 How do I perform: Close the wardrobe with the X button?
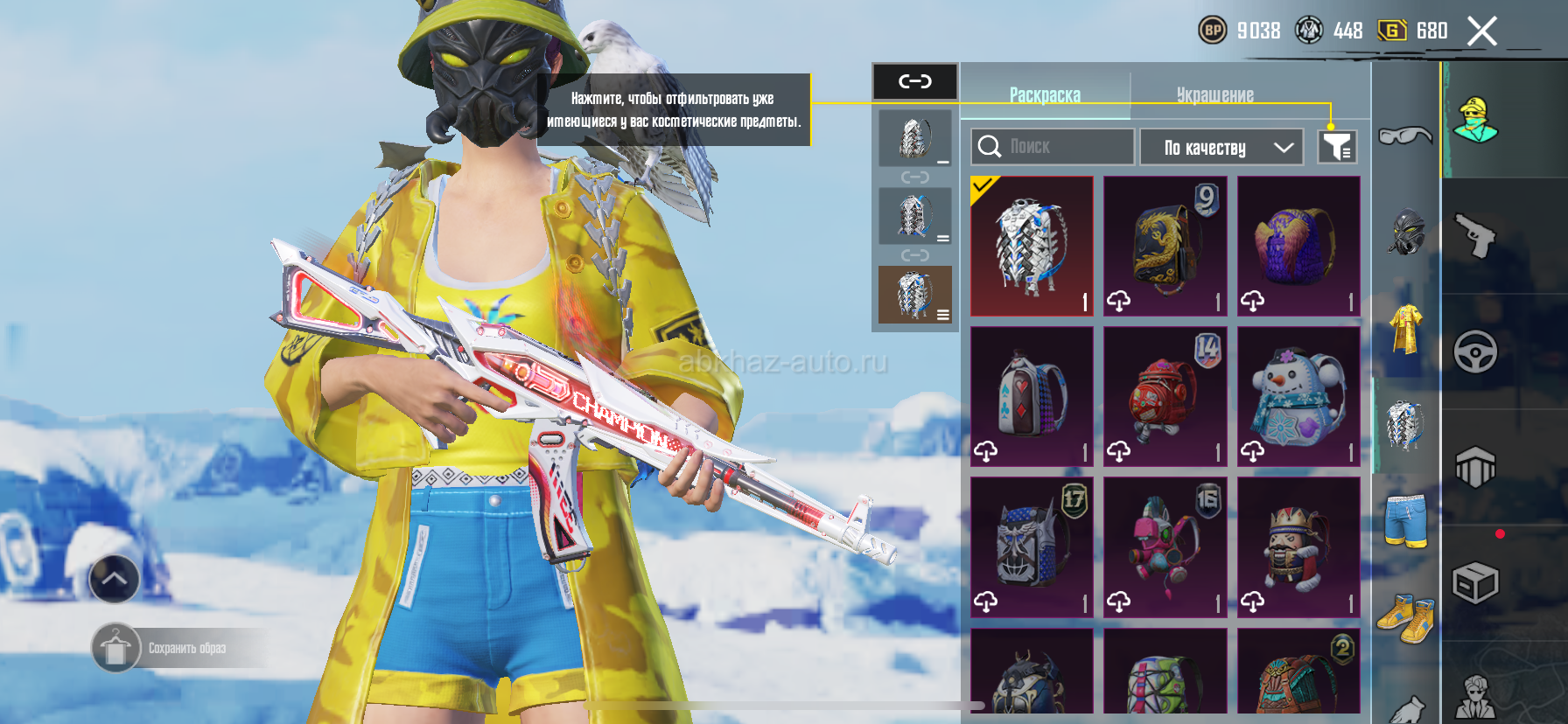1481,31
